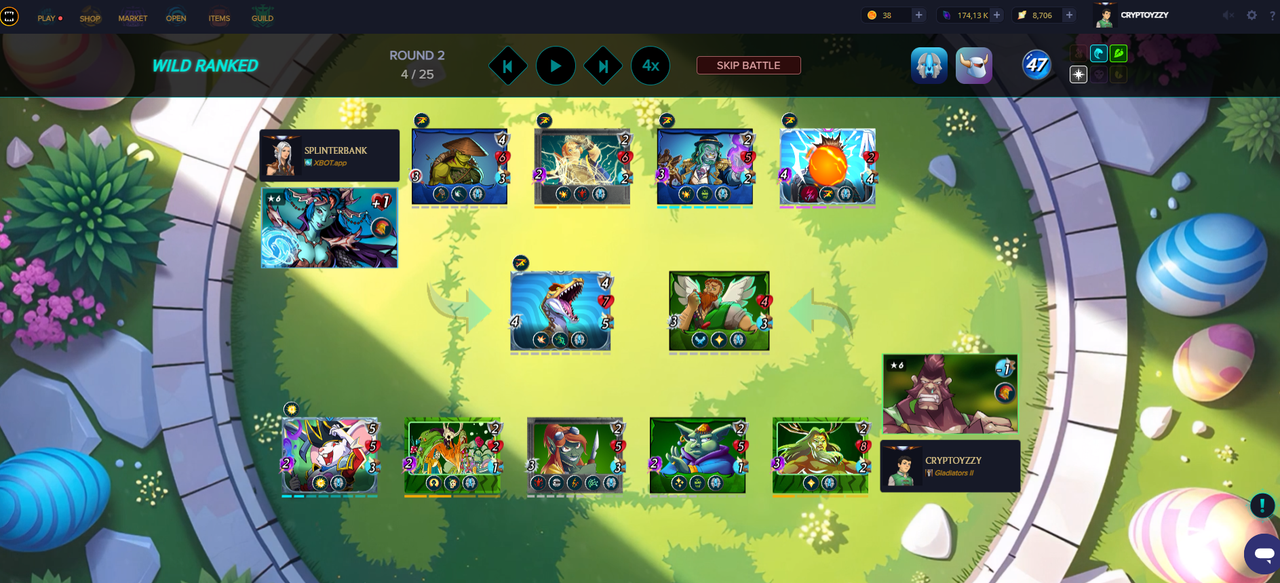Open the MARKET section

coord(133,18)
